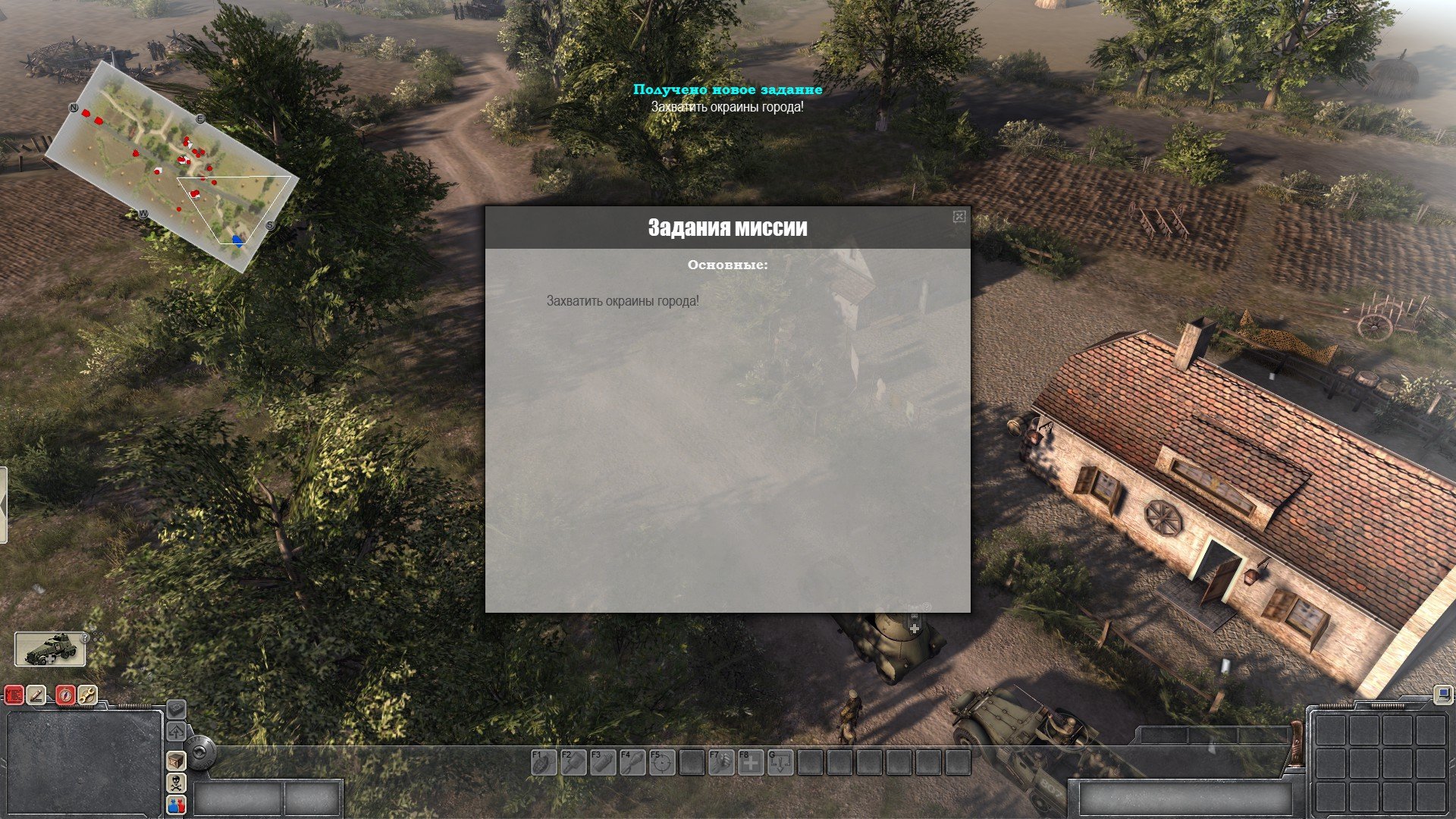Click the rotated minimap
1456x819 pixels.
(171, 166)
